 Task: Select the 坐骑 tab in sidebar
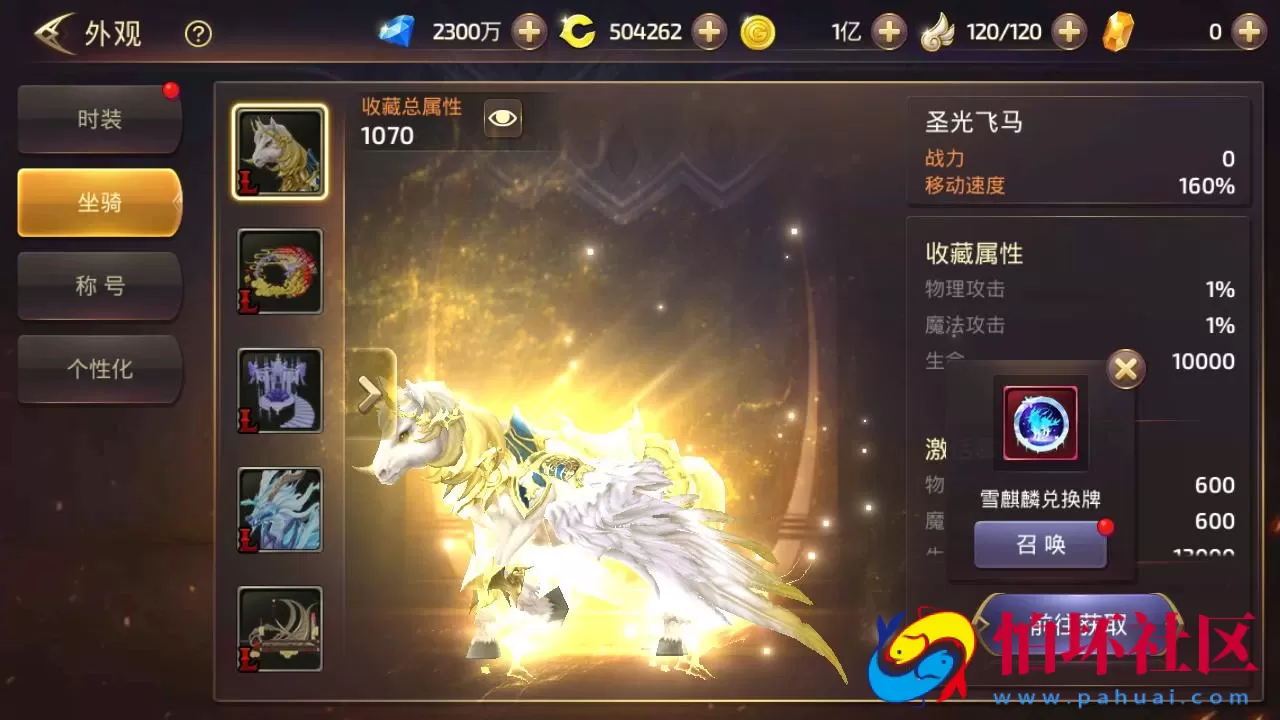pyautogui.click(x=99, y=202)
